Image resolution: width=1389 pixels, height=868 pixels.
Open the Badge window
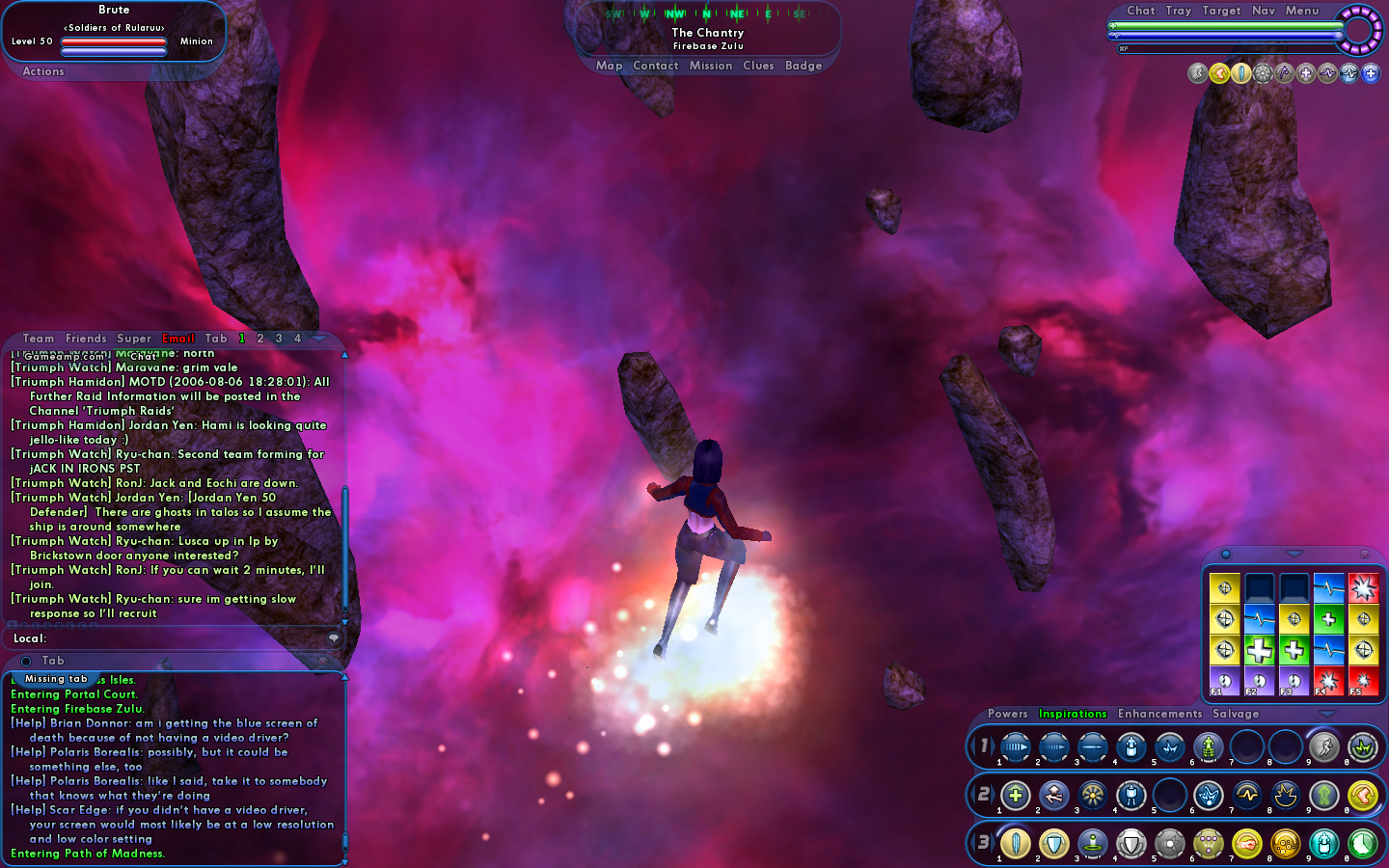[x=803, y=66]
